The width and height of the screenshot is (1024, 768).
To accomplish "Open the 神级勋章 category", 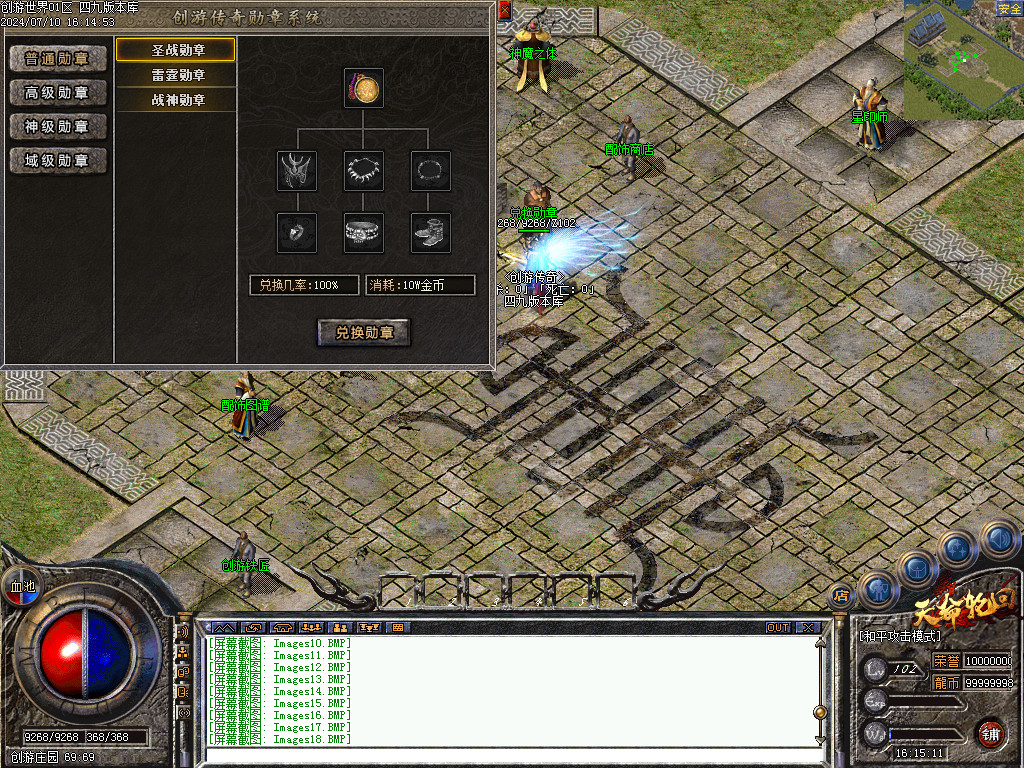I will coord(58,127).
